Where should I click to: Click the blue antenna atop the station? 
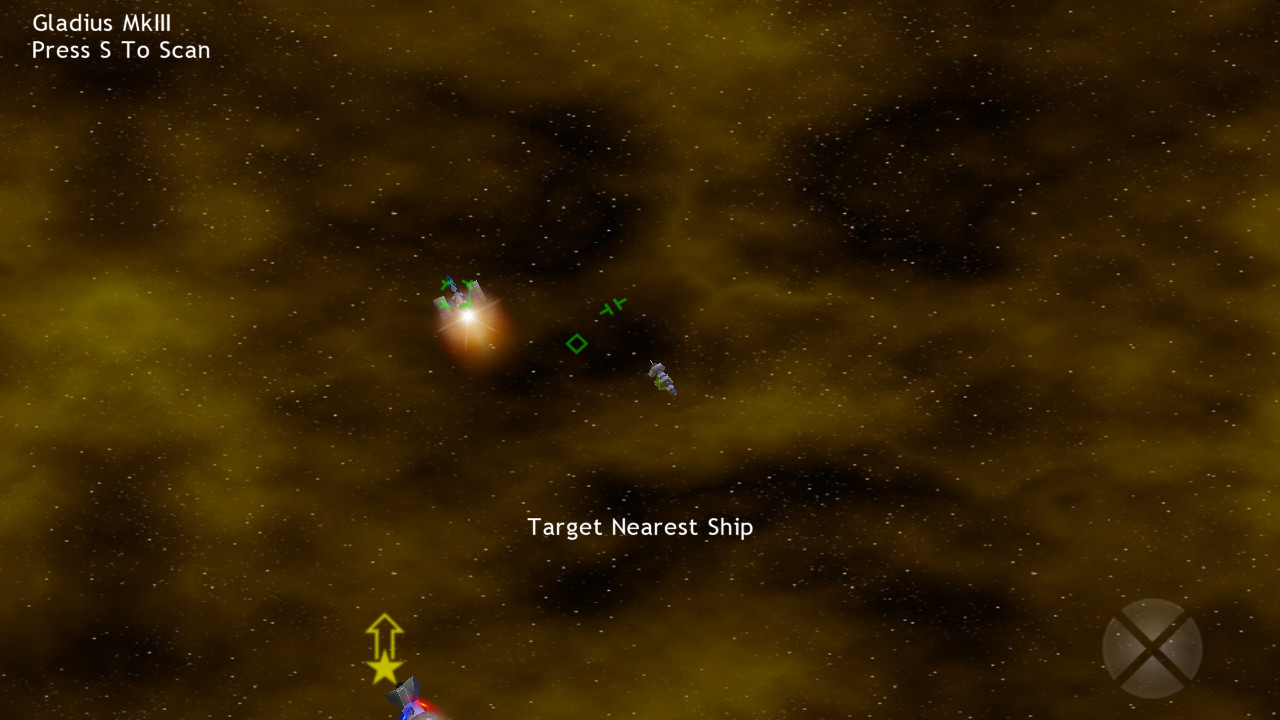(450, 279)
